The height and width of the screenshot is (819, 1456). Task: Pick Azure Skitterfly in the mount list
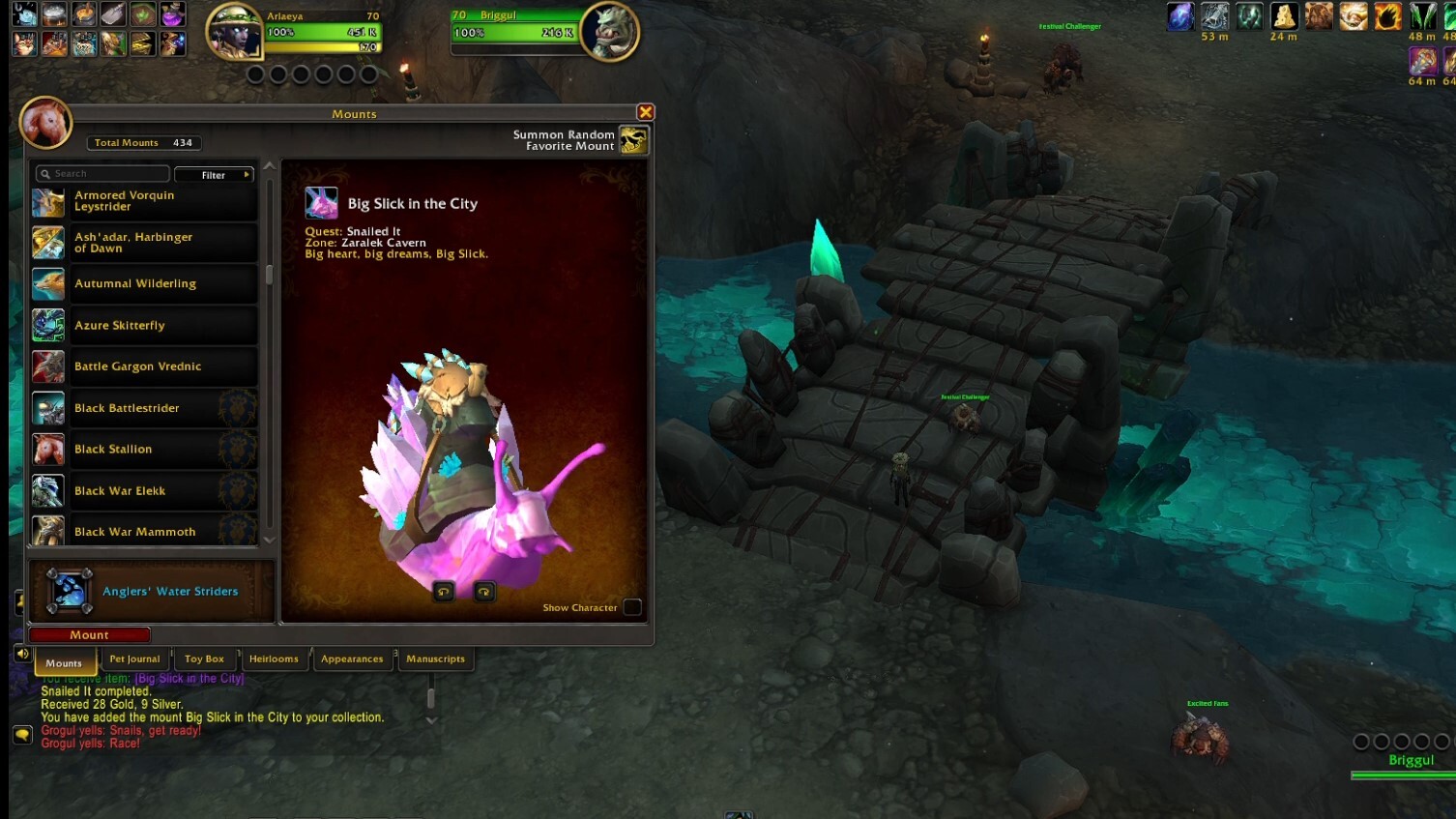145,326
